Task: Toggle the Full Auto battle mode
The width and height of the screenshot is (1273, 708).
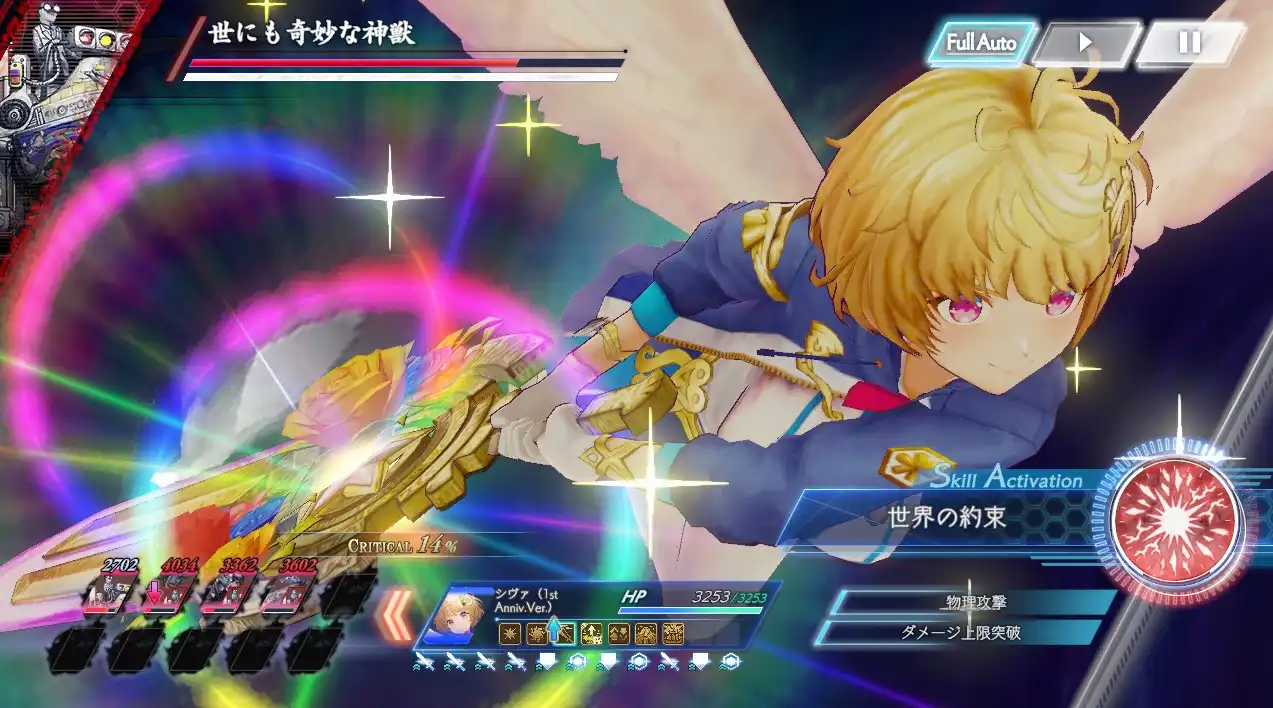Action: pyautogui.click(x=981, y=43)
